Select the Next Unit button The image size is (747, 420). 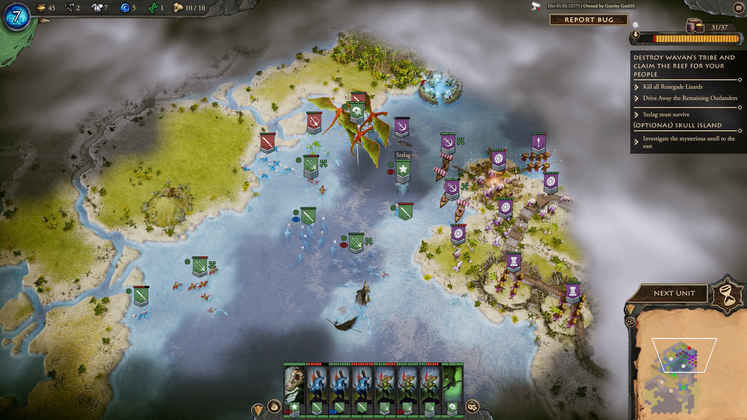tap(676, 293)
